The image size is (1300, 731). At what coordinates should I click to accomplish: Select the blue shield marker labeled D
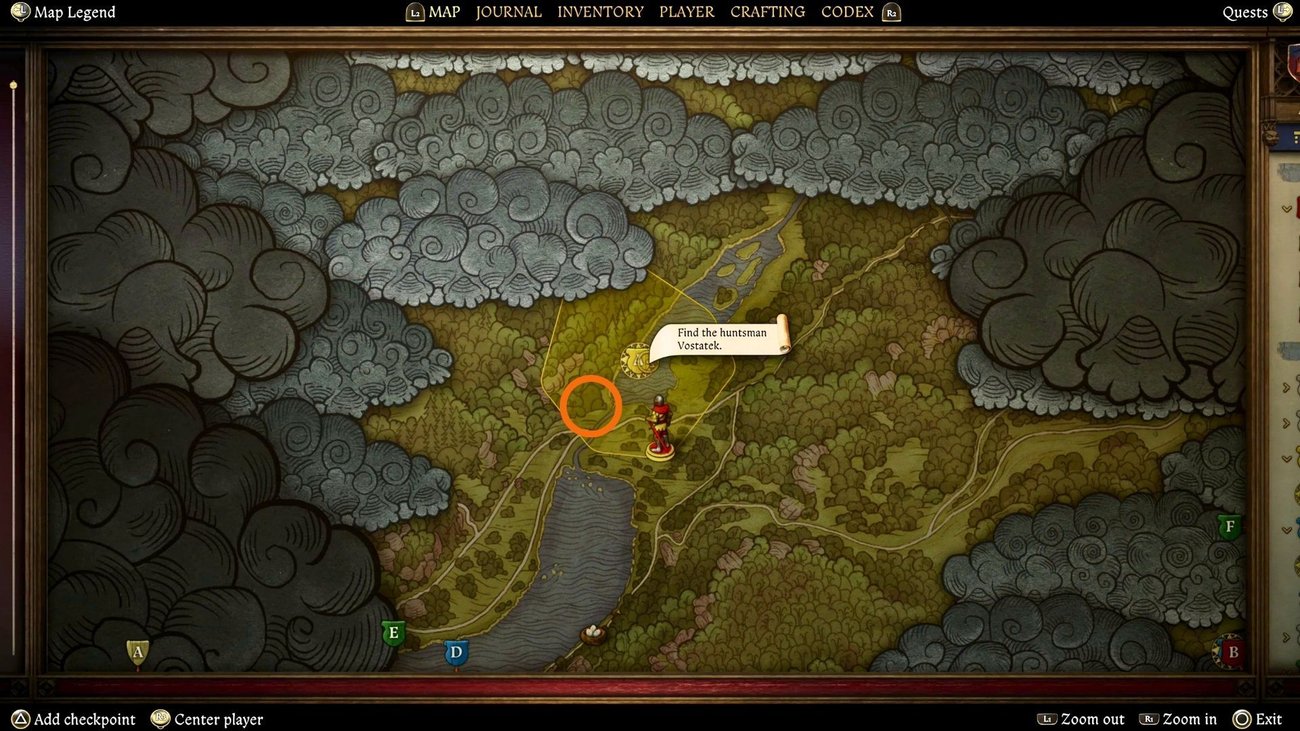click(456, 651)
